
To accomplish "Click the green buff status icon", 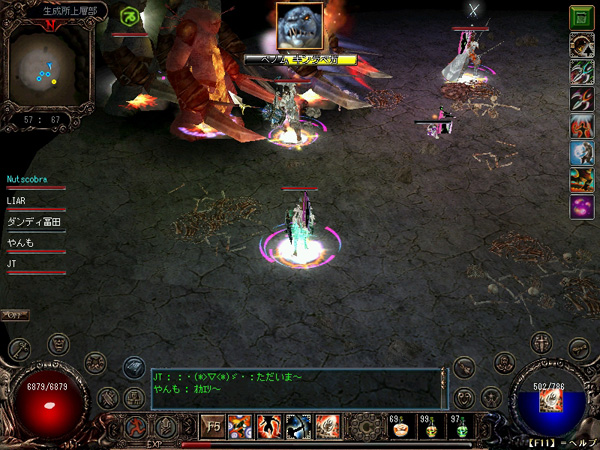I will [130, 16].
